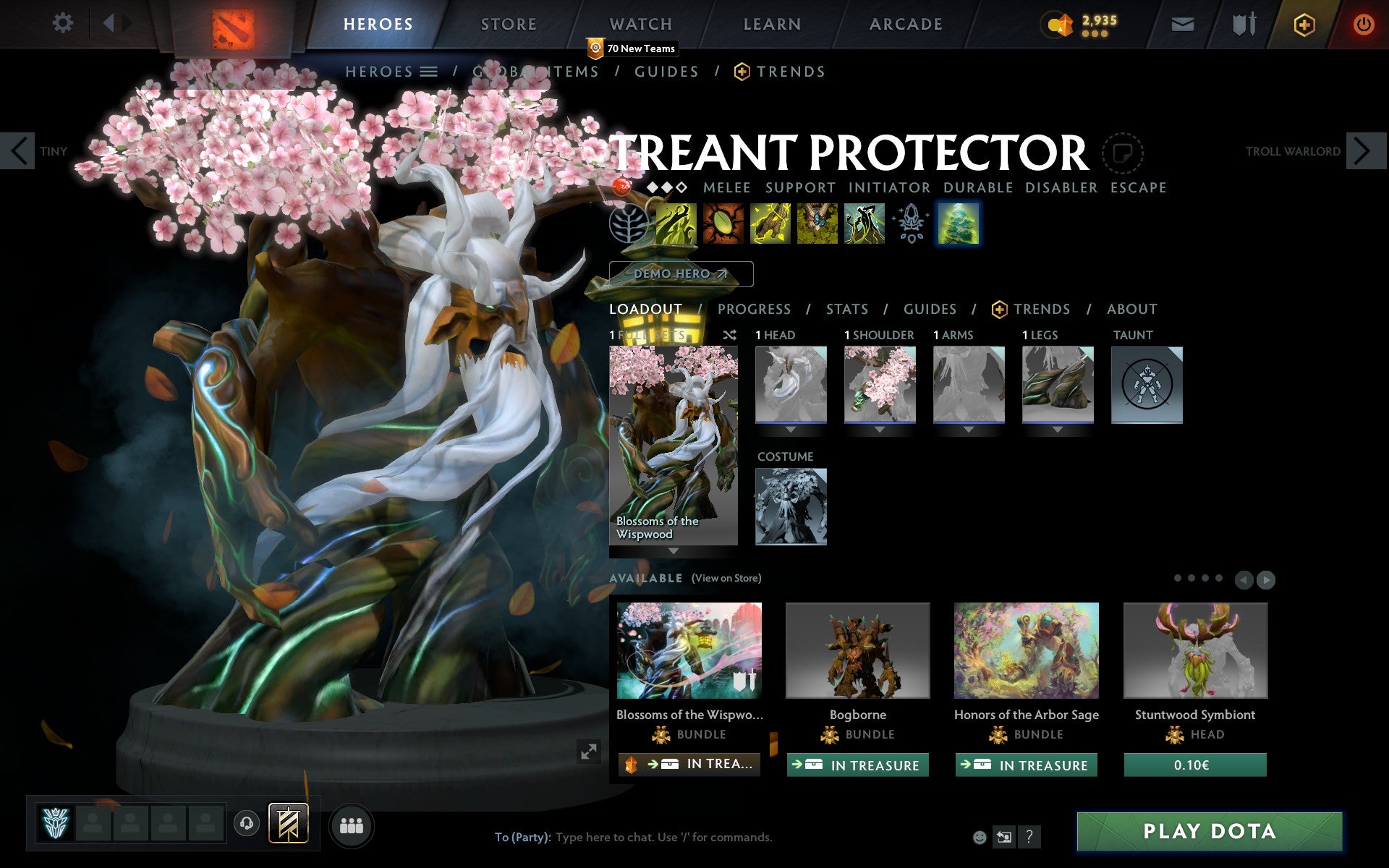The width and height of the screenshot is (1389, 868).
Task: Click the DEMO HERO button
Action: (x=681, y=273)
